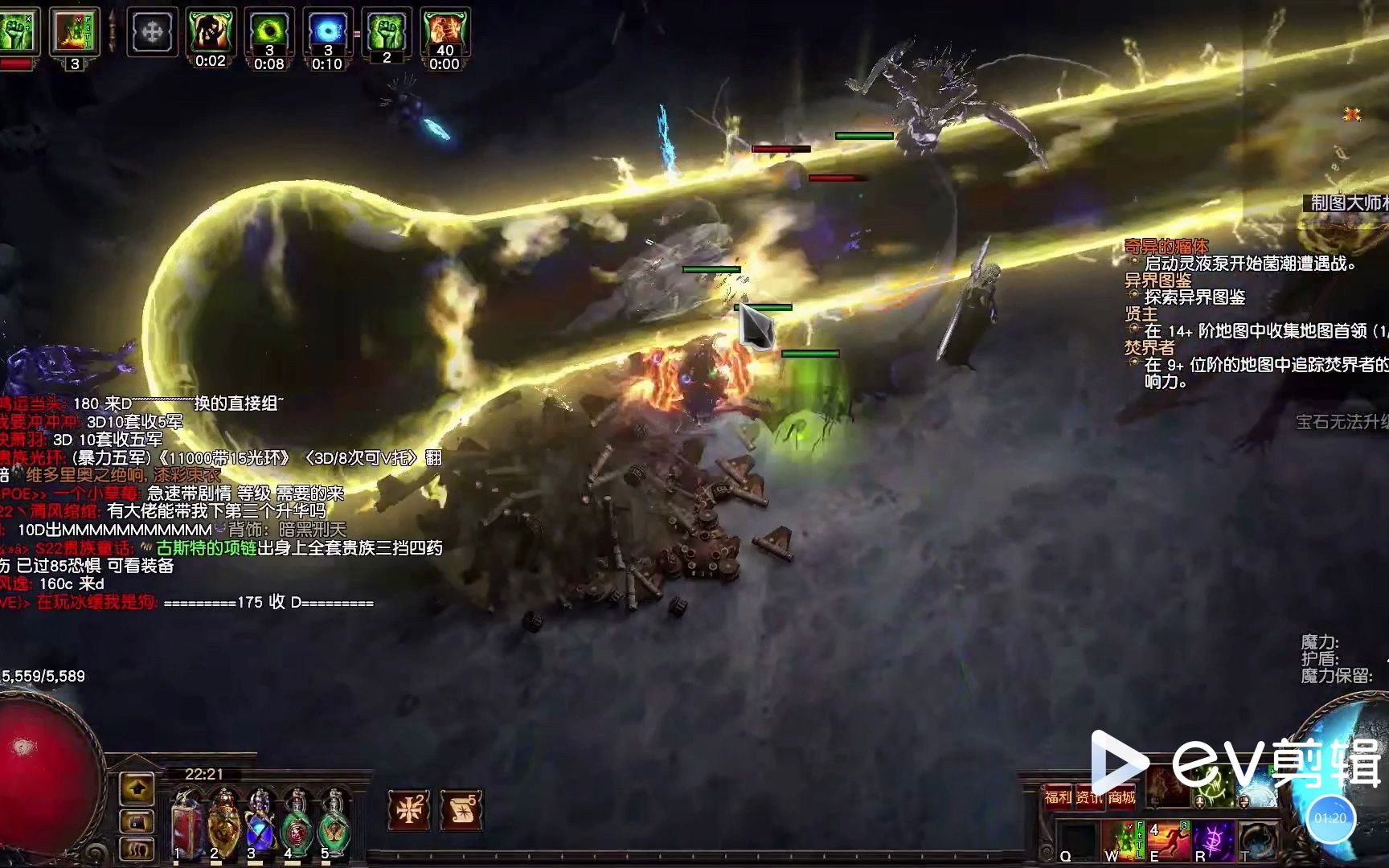Viewport: 1389px width, 868px height.
Task: Toggle the passive tree arrow button
Action: point(137,789)
